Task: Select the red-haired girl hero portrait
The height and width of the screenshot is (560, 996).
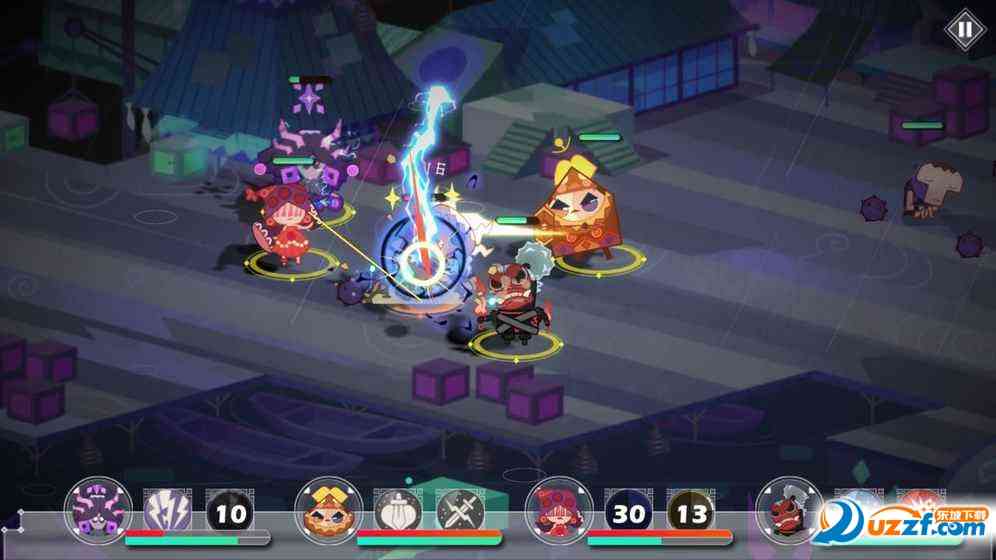Action: [x=558, y=510]
